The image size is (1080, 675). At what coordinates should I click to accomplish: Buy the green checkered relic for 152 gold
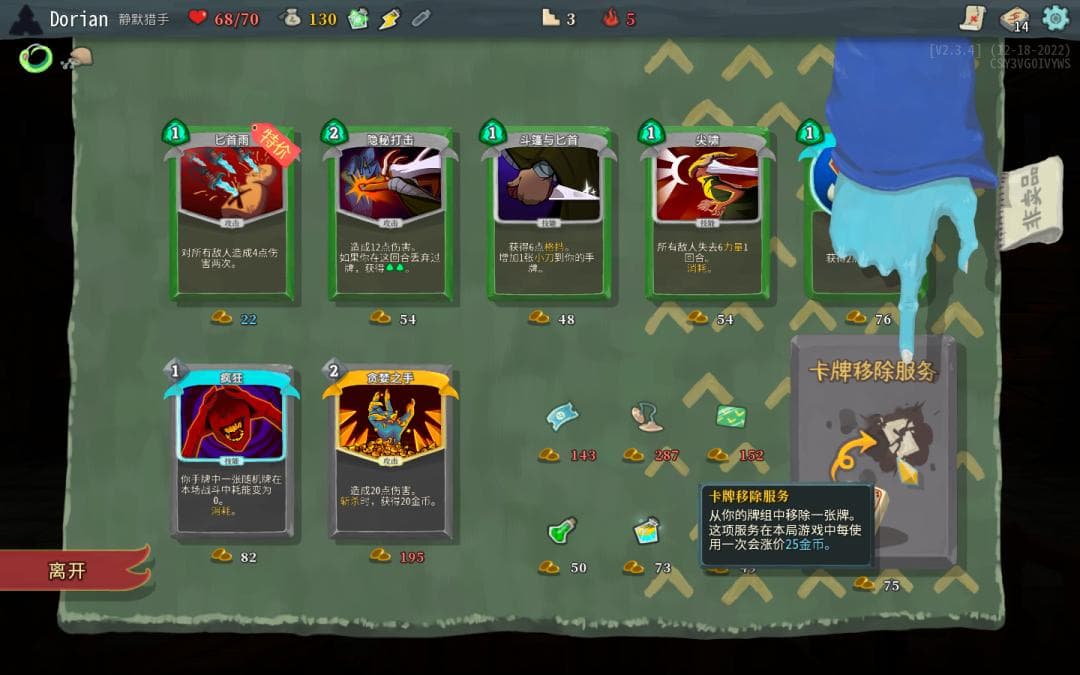coord(728,416)
